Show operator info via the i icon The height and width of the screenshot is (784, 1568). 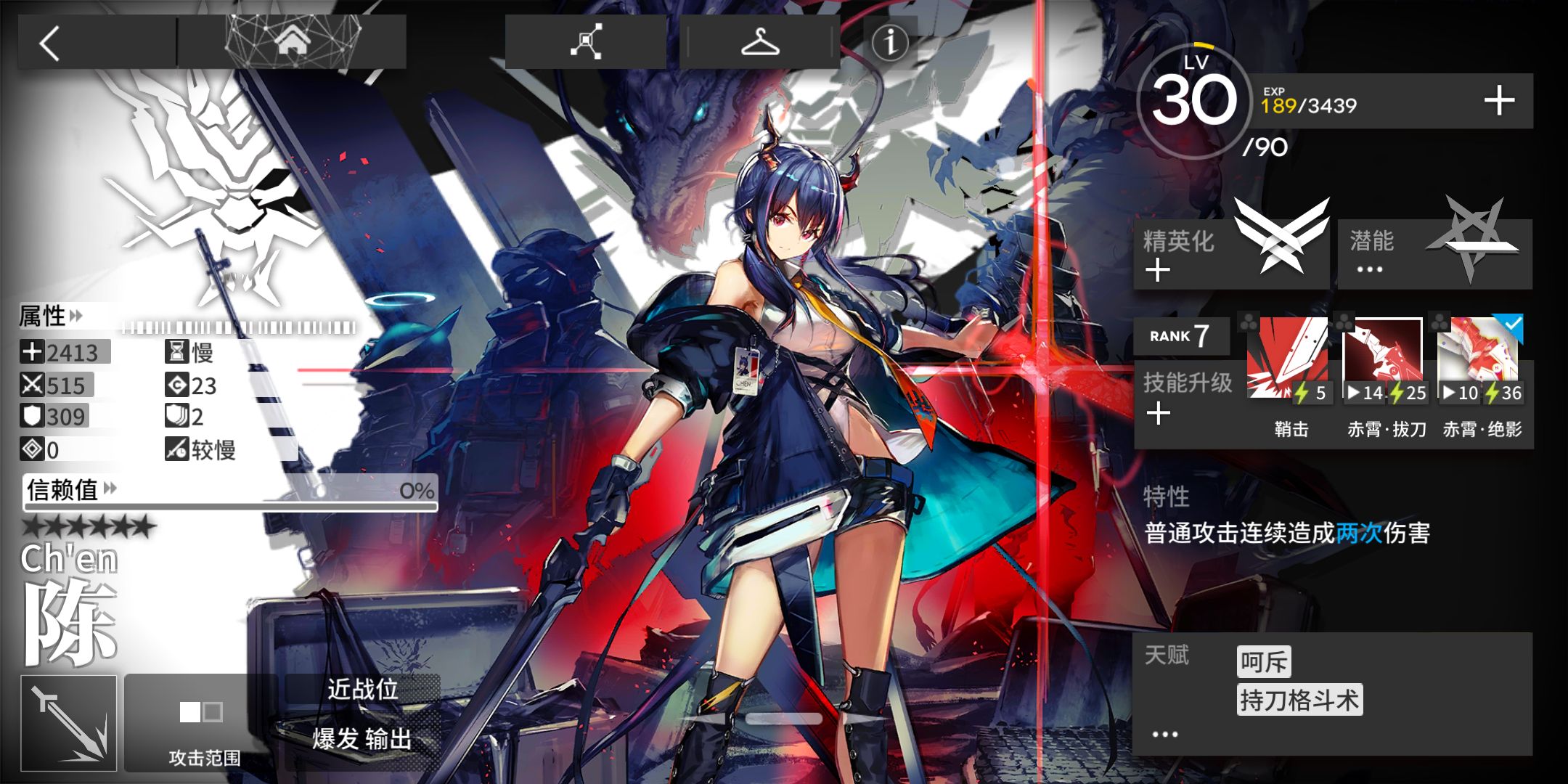click(x=890, y=42)
